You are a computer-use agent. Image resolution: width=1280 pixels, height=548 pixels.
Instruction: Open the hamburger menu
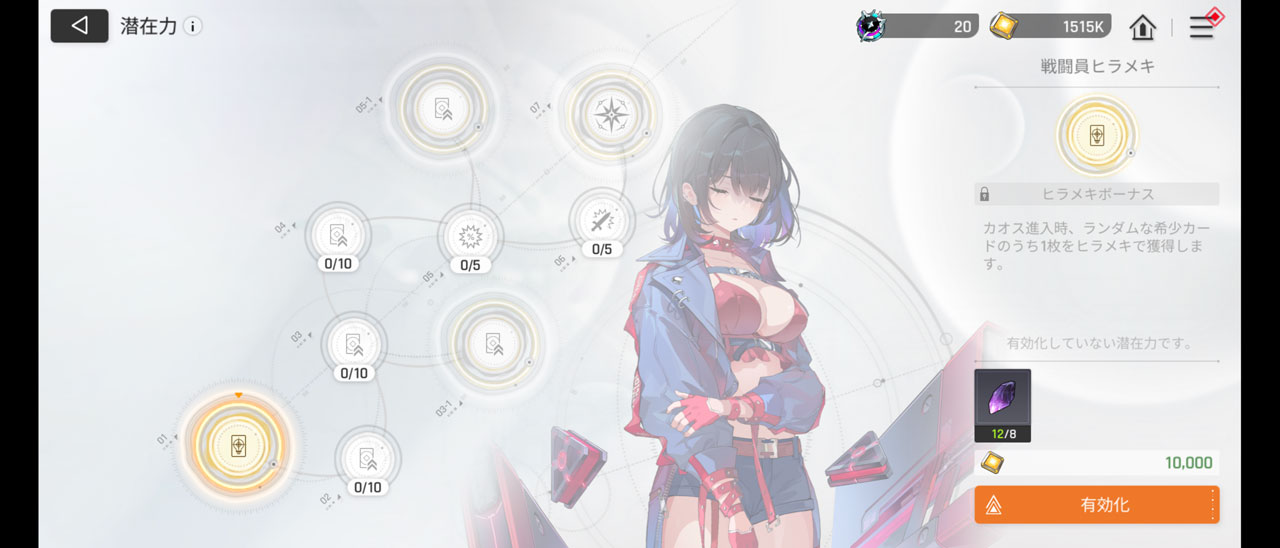1201,27
